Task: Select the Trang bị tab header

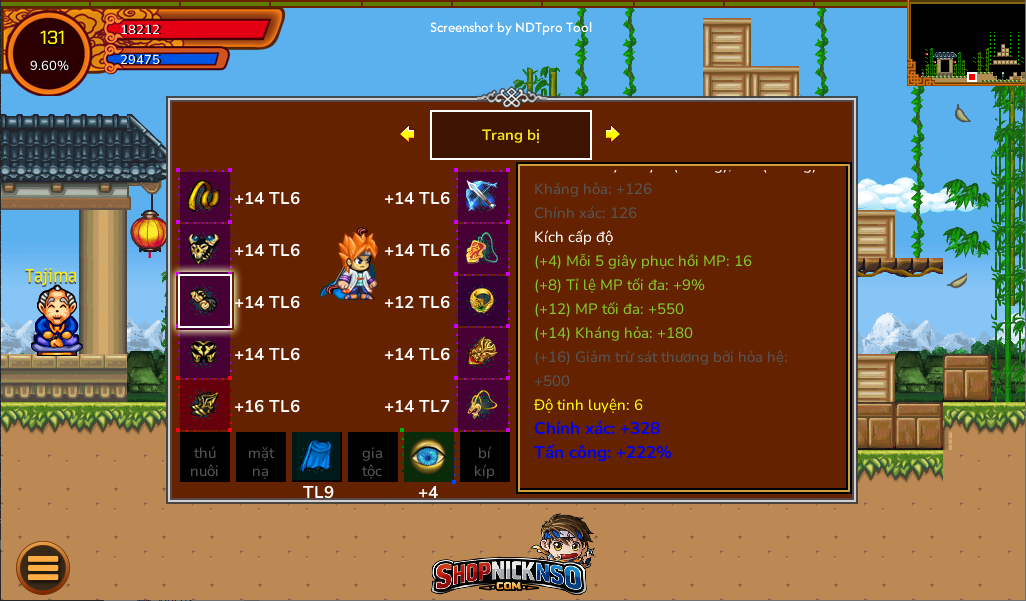Action: click(x=510, y=135)
